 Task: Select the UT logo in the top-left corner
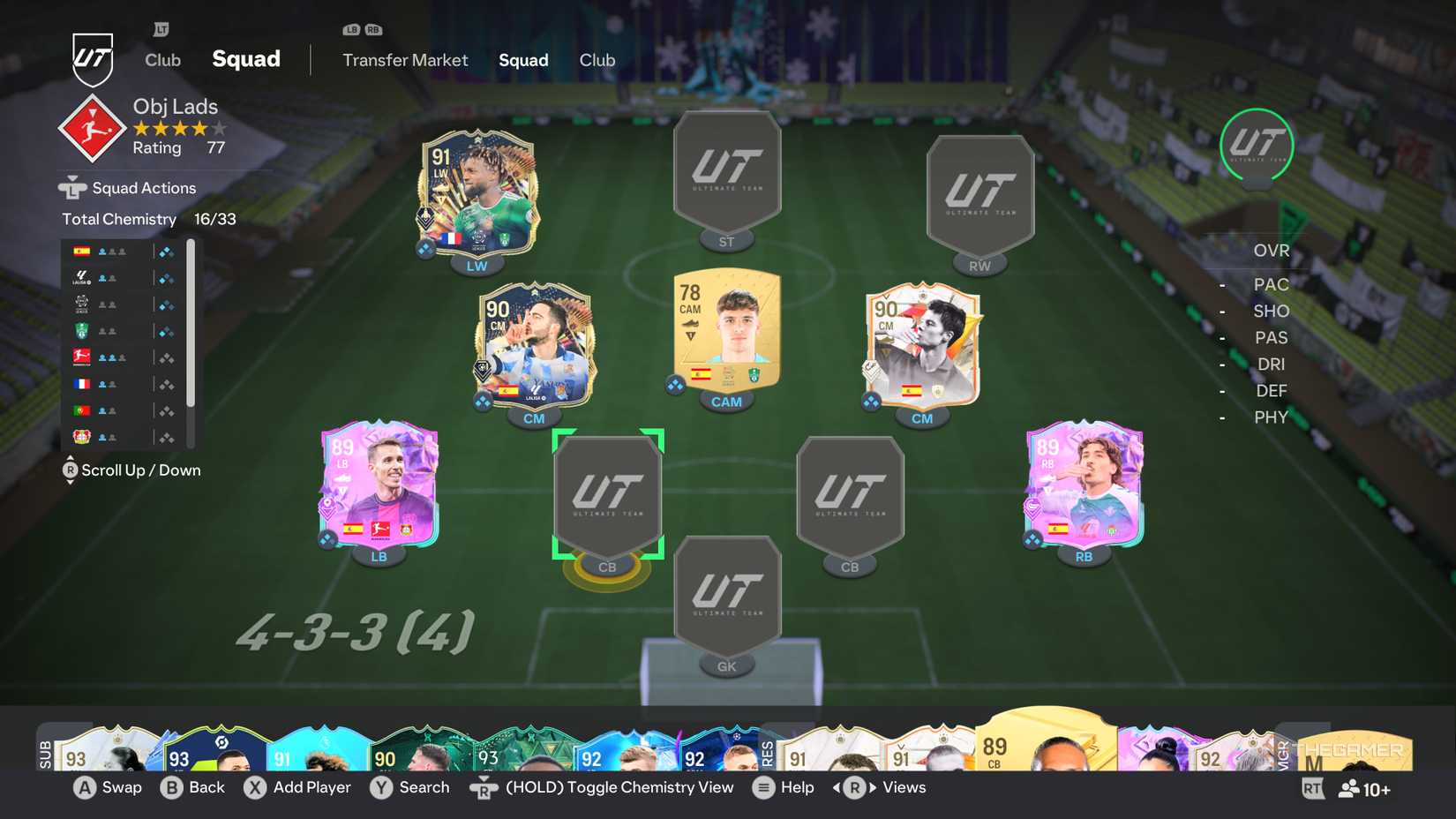pos(94,57)
